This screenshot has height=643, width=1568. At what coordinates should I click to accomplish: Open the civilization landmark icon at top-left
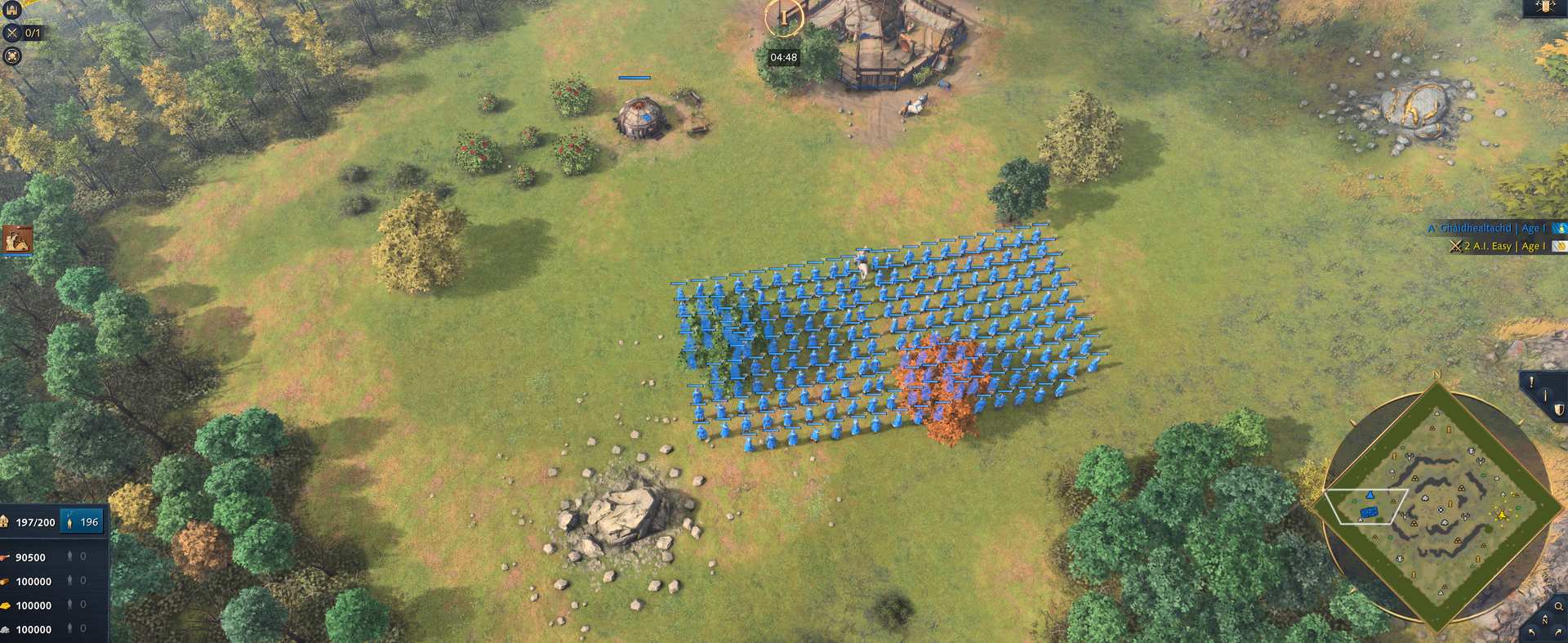(12, 9)
